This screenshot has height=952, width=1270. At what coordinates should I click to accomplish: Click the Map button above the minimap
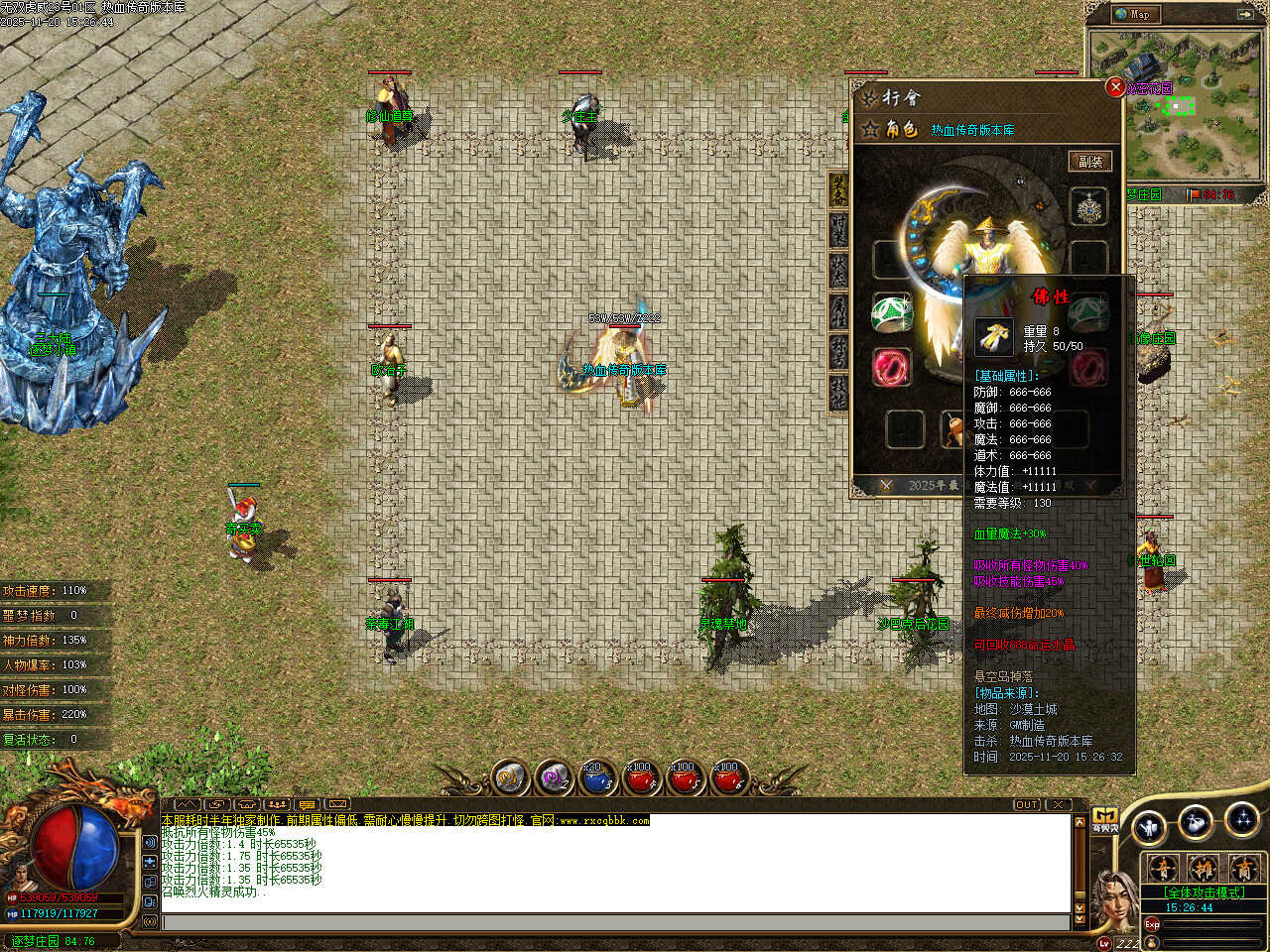pos(1133,14)
